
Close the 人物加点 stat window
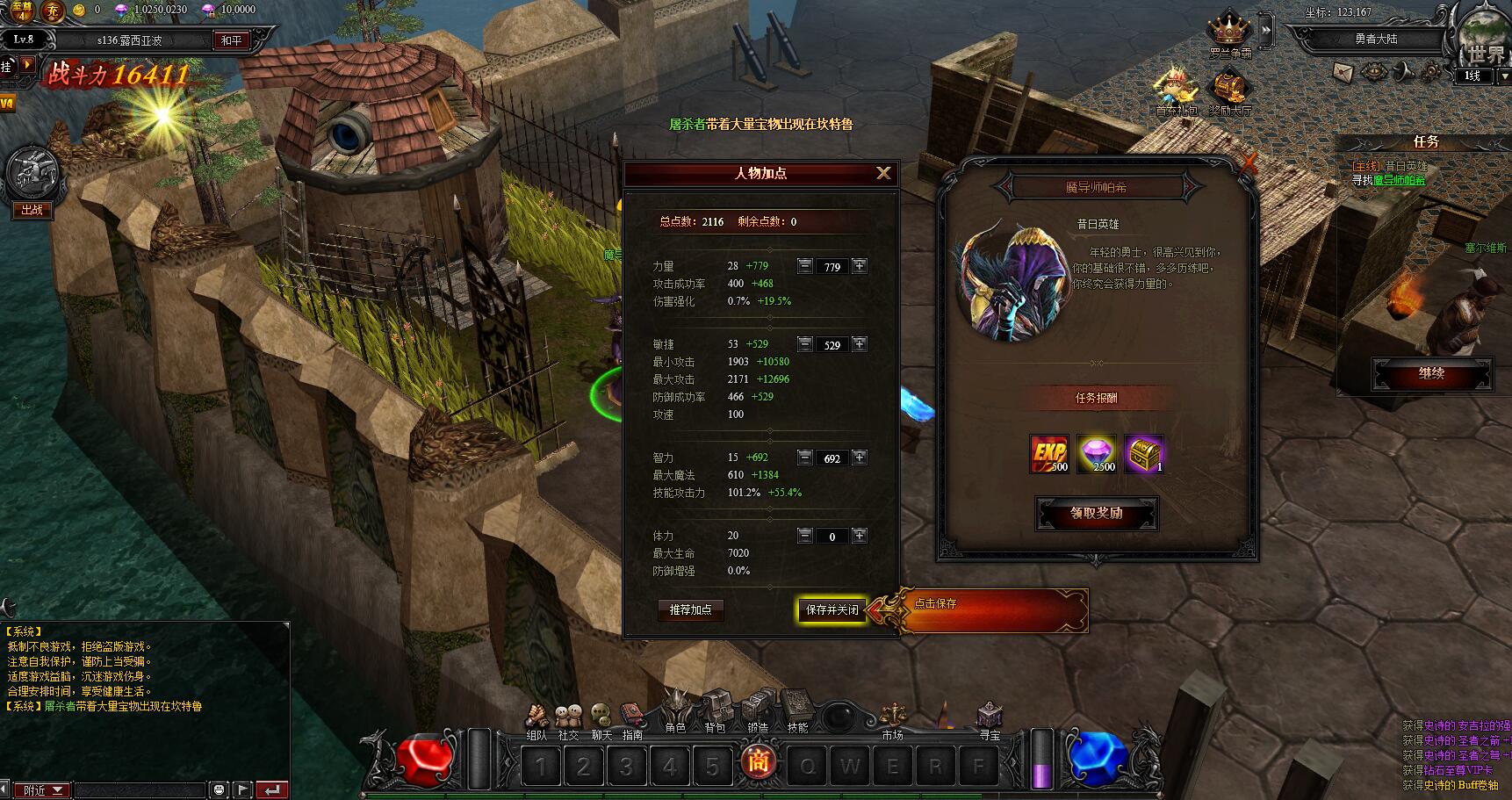[883, 173]
